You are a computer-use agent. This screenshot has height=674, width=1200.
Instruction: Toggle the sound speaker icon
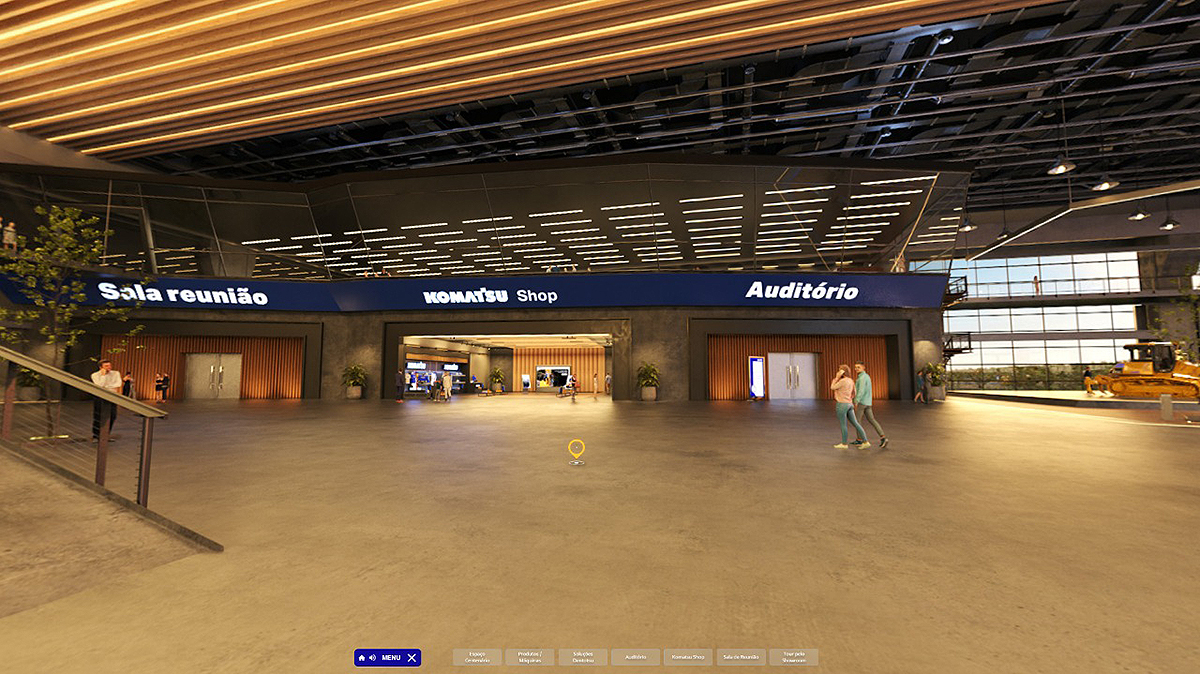click(x=372, y=658)
